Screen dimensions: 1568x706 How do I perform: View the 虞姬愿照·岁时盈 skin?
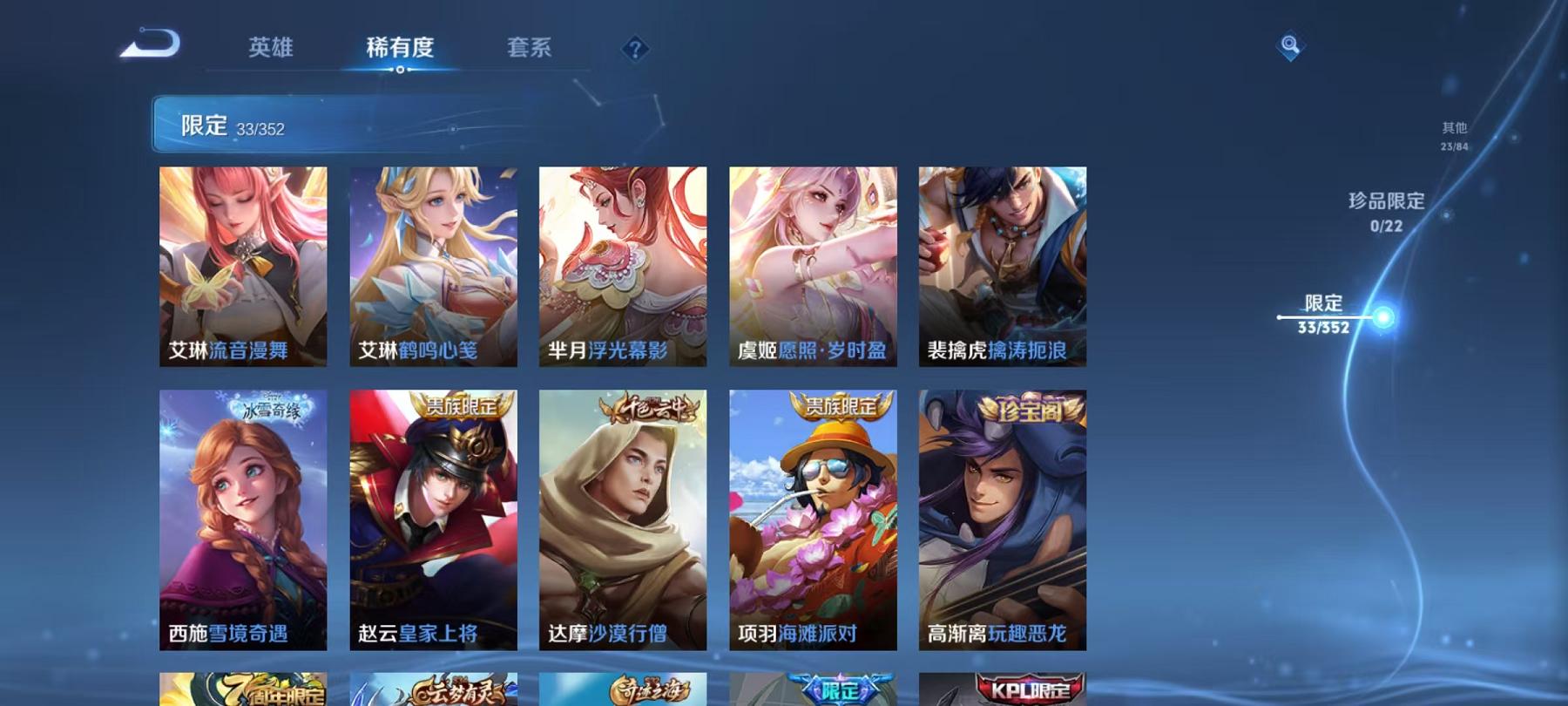(x=813, y=266)
